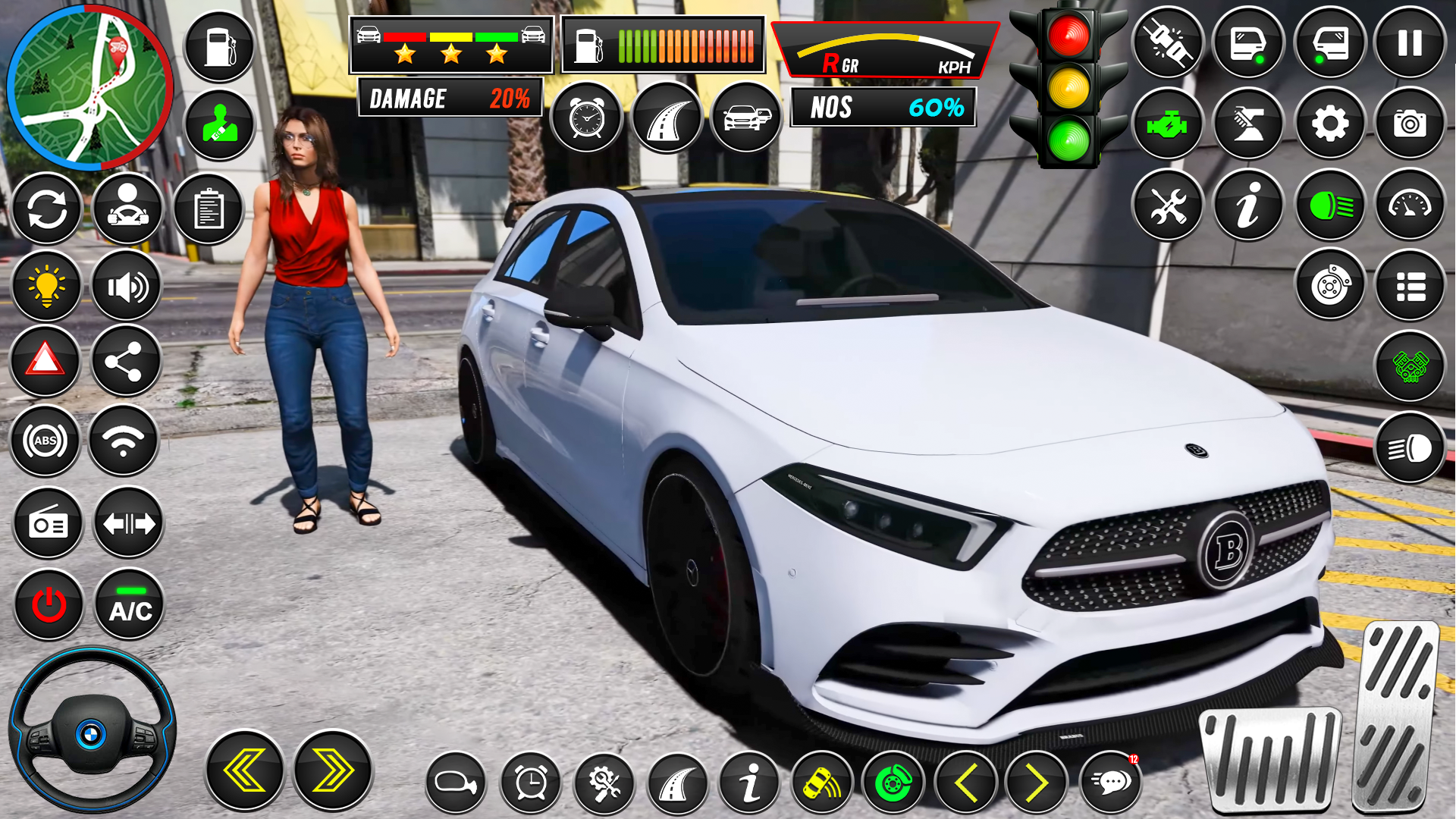
Task: Pause the game
Action: coord(1410,43)
